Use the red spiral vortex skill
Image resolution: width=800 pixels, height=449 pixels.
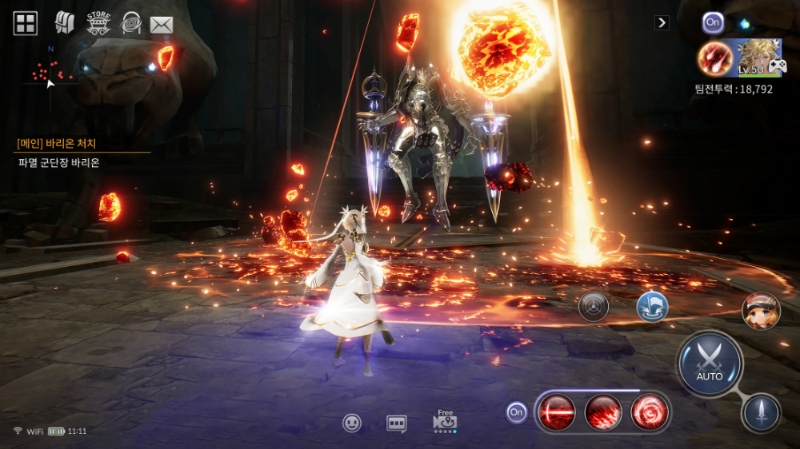coord(649,411)
